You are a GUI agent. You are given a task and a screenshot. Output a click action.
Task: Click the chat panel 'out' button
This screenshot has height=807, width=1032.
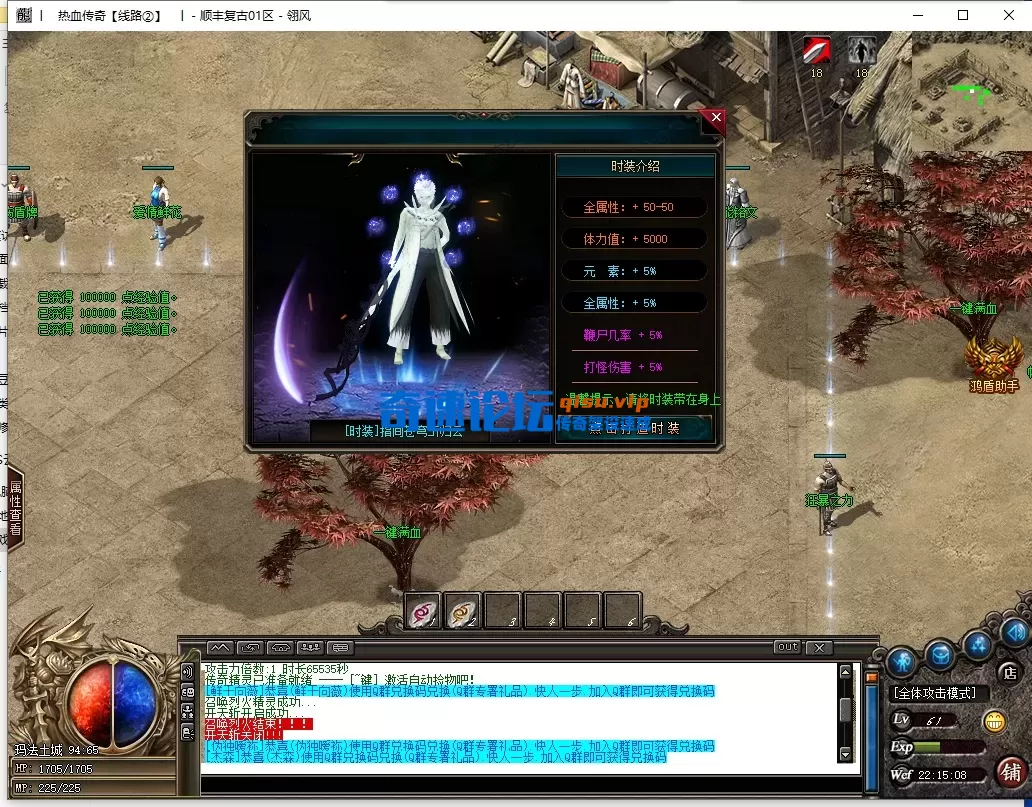click(x=788, y=647)
